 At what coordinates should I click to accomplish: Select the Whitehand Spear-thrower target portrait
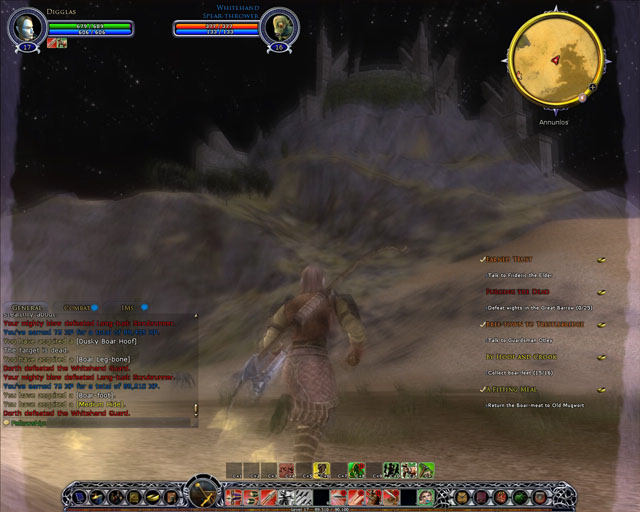[280, 27]
